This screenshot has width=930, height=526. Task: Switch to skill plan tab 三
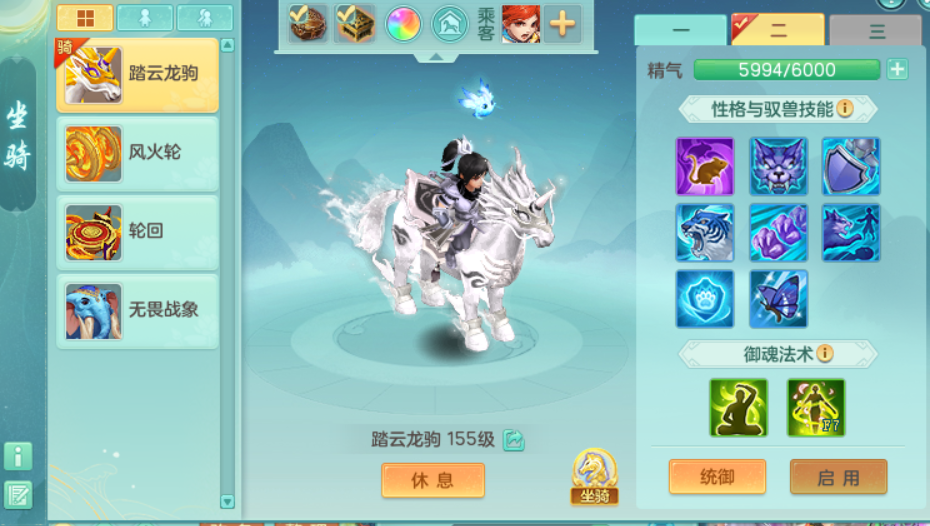point(877,31)
